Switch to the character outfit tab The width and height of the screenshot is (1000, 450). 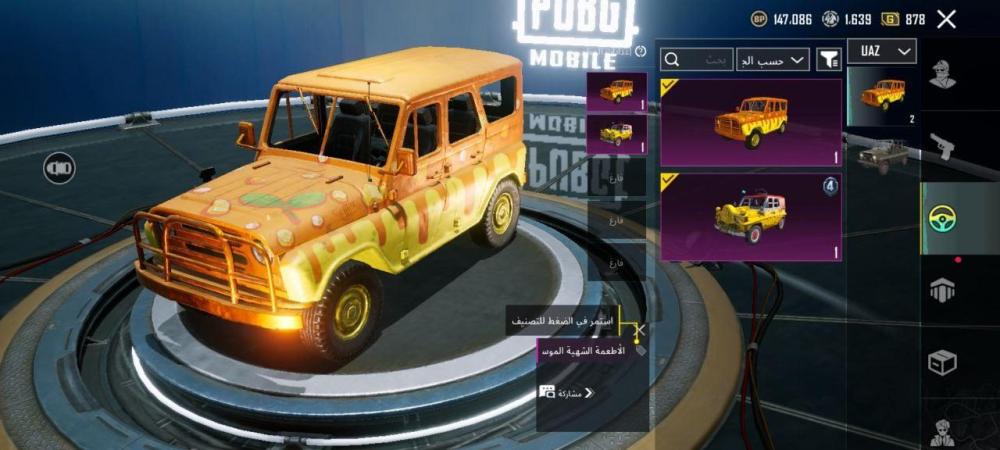tap(942, 75)
